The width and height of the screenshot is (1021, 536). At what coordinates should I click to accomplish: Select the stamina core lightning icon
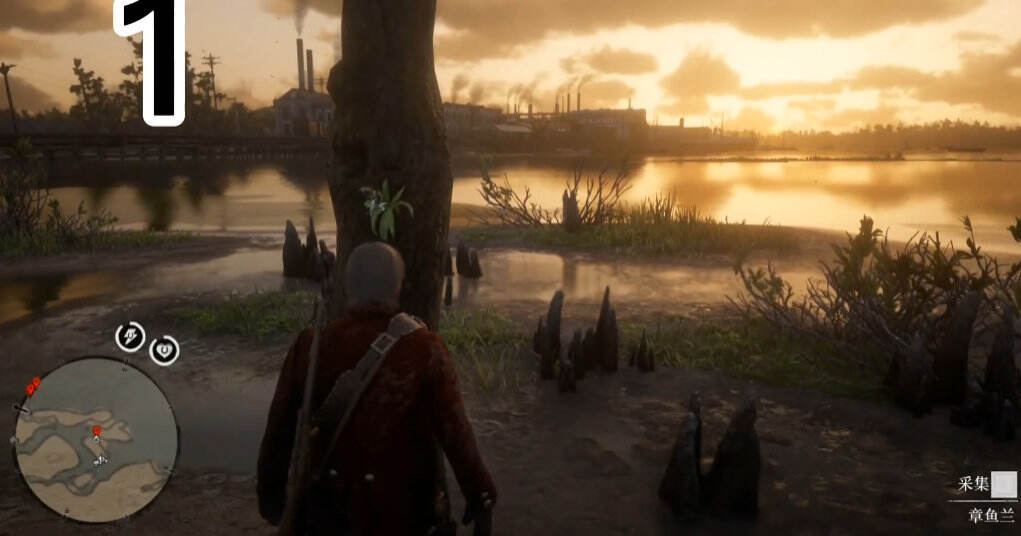click(x=130, y=337)
